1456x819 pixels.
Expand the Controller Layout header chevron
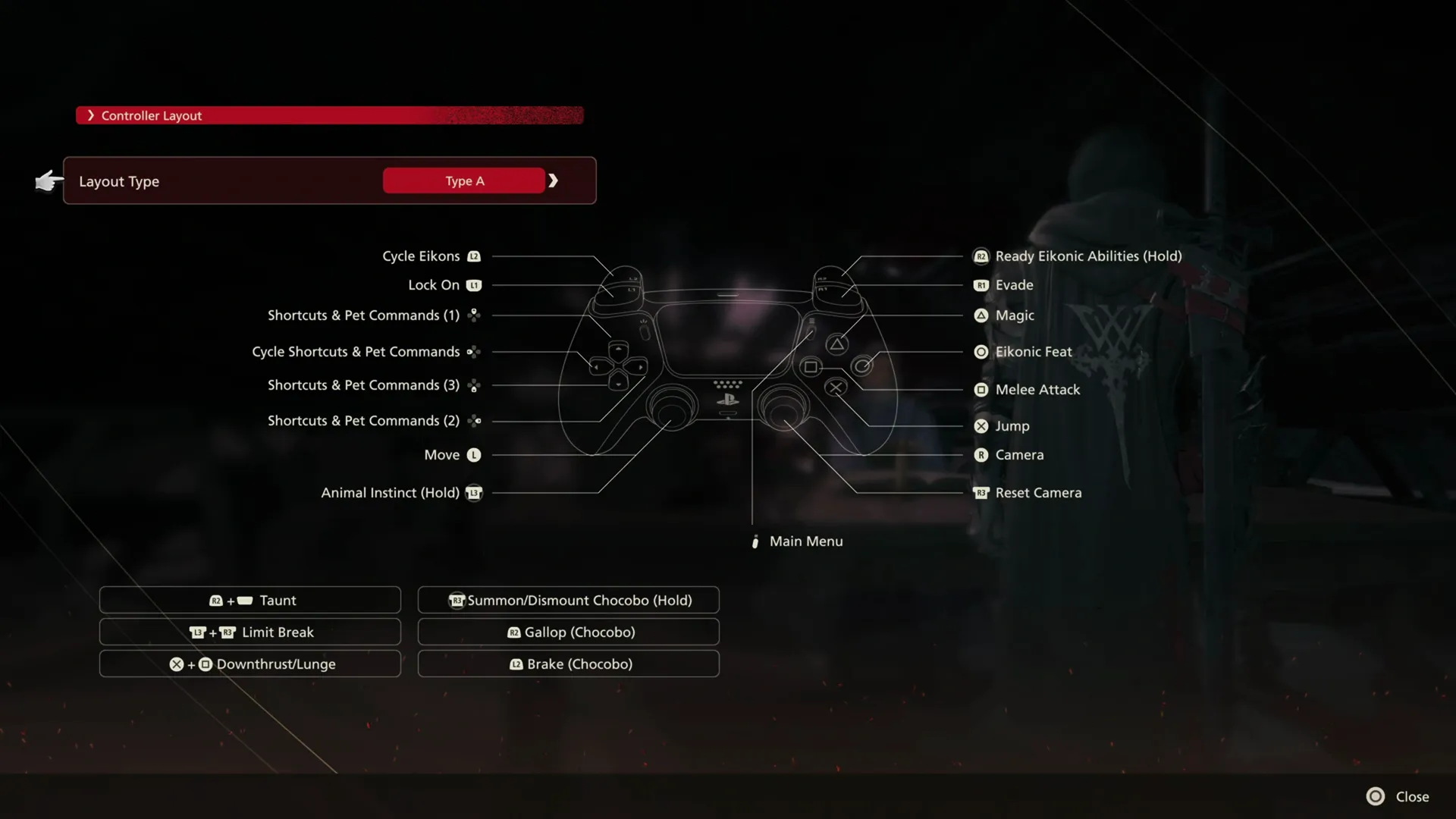[91, 115]
